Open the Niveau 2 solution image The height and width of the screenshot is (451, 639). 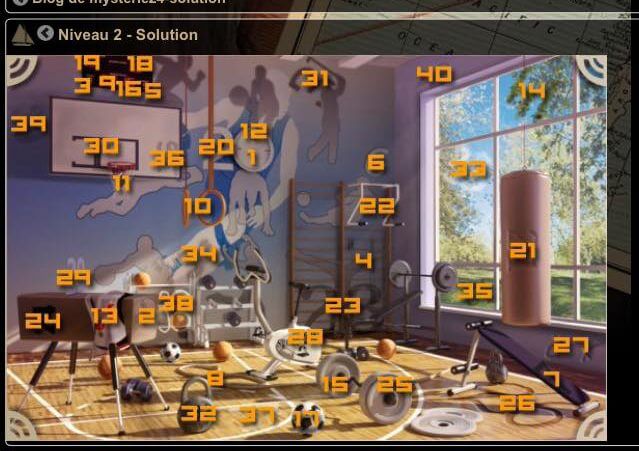coord(306,247)
